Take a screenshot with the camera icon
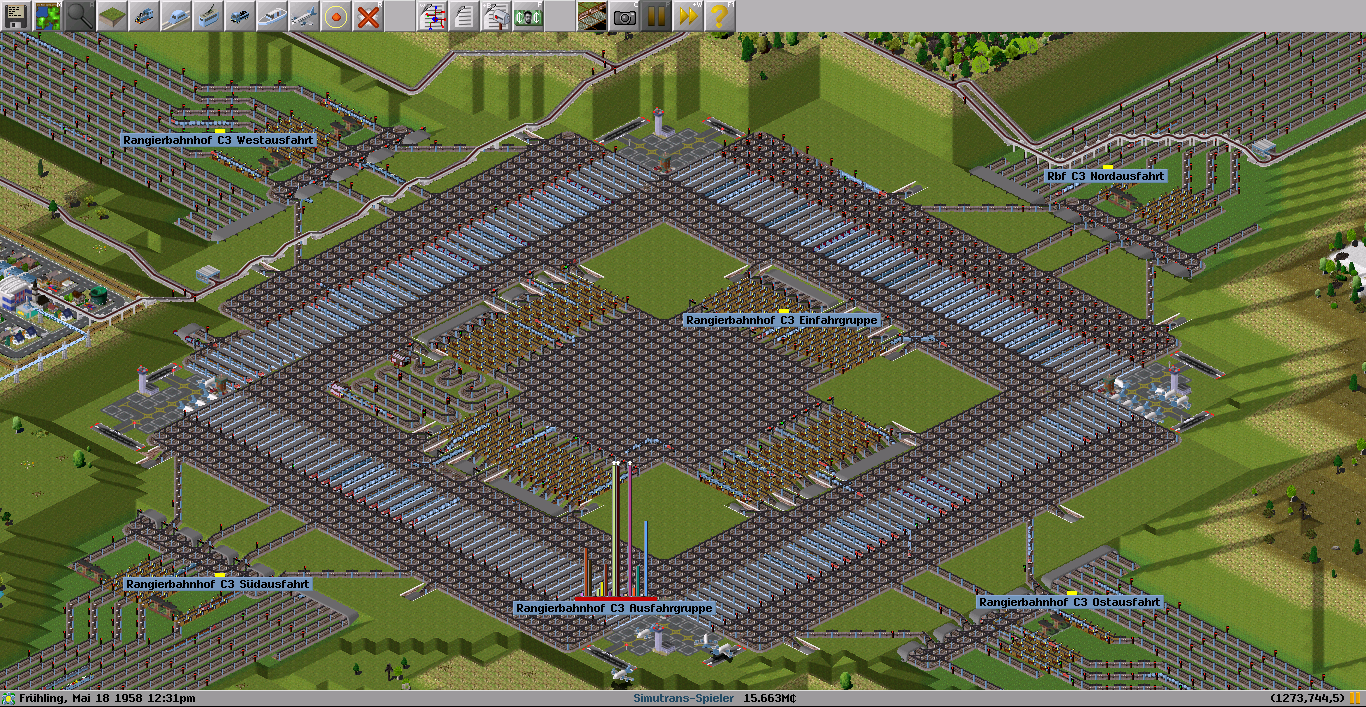The image size is (1366, 707). pyautogui.click(x=624, y=16)
